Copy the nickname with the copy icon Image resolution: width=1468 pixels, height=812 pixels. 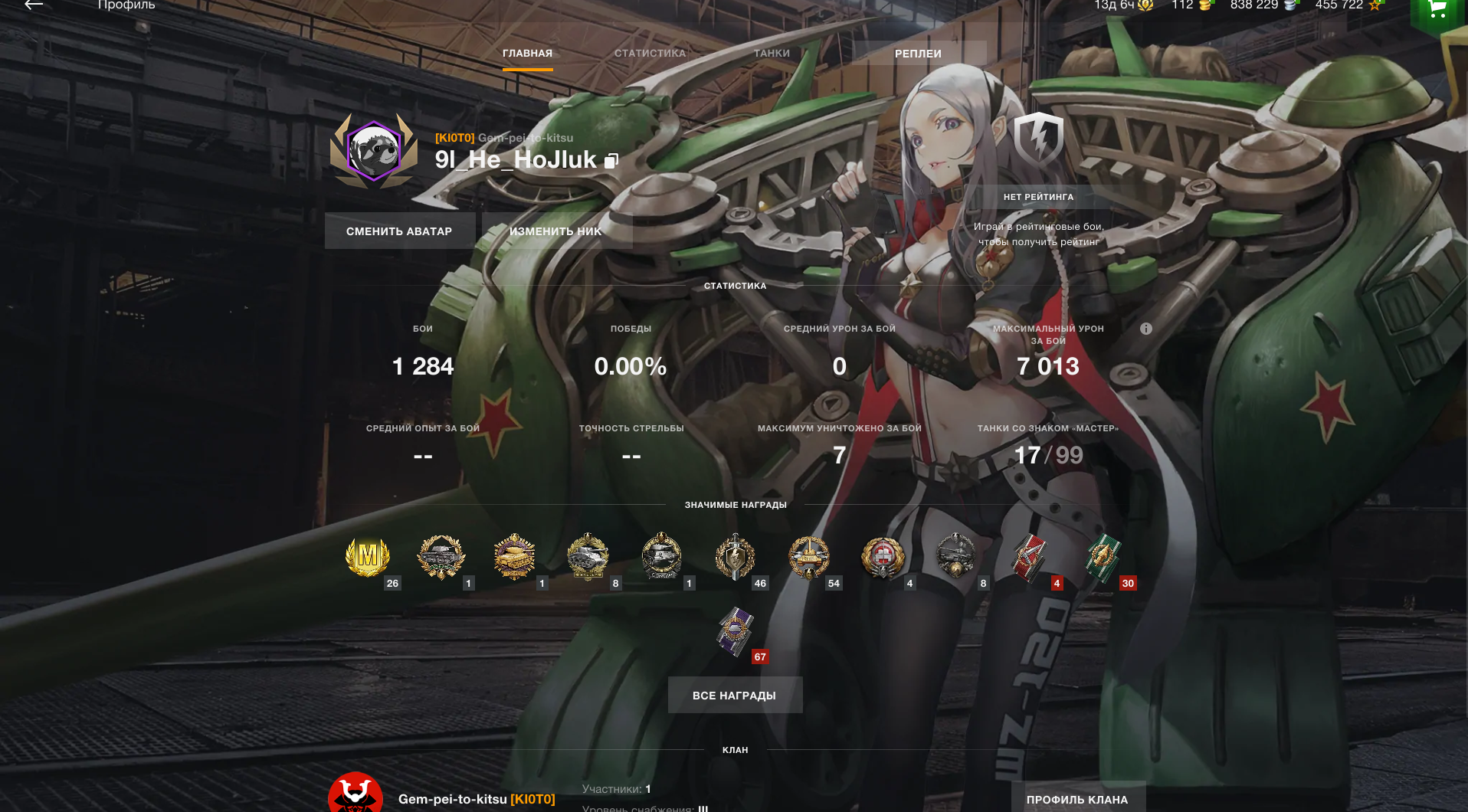611,161
